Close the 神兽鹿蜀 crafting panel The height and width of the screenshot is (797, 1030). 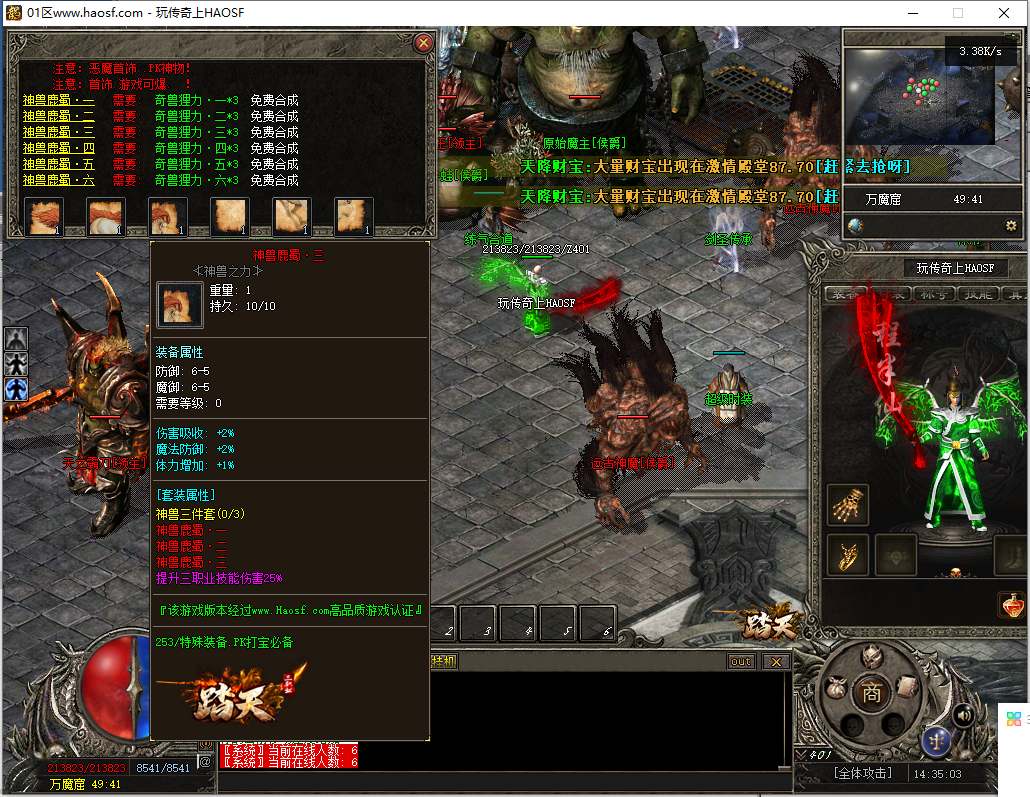(x=424, y=43)
